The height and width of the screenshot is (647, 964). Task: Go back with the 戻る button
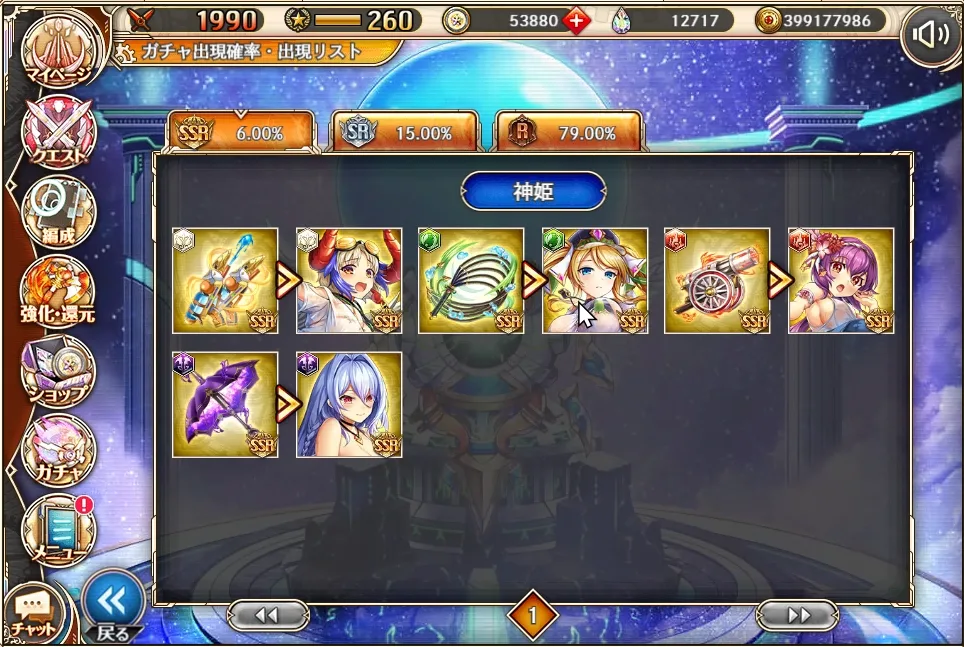click(110, 604)
